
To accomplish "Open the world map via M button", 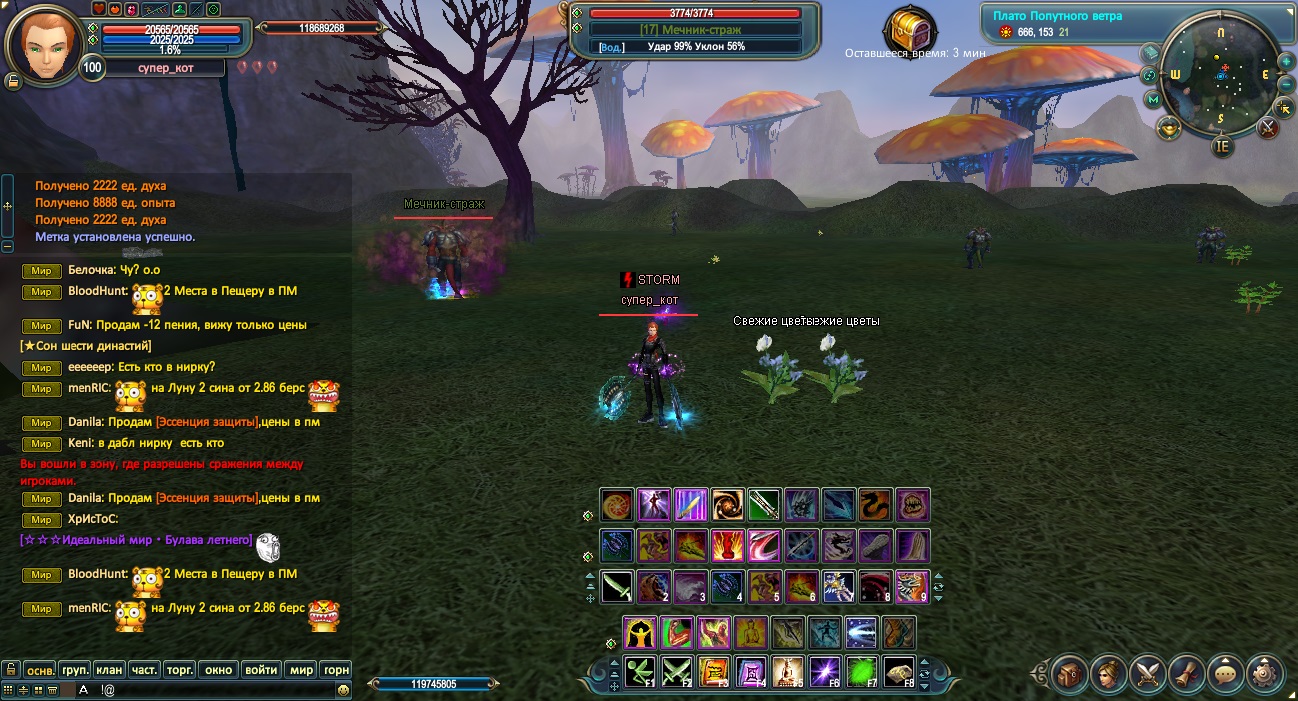I will coord(1153,99).
